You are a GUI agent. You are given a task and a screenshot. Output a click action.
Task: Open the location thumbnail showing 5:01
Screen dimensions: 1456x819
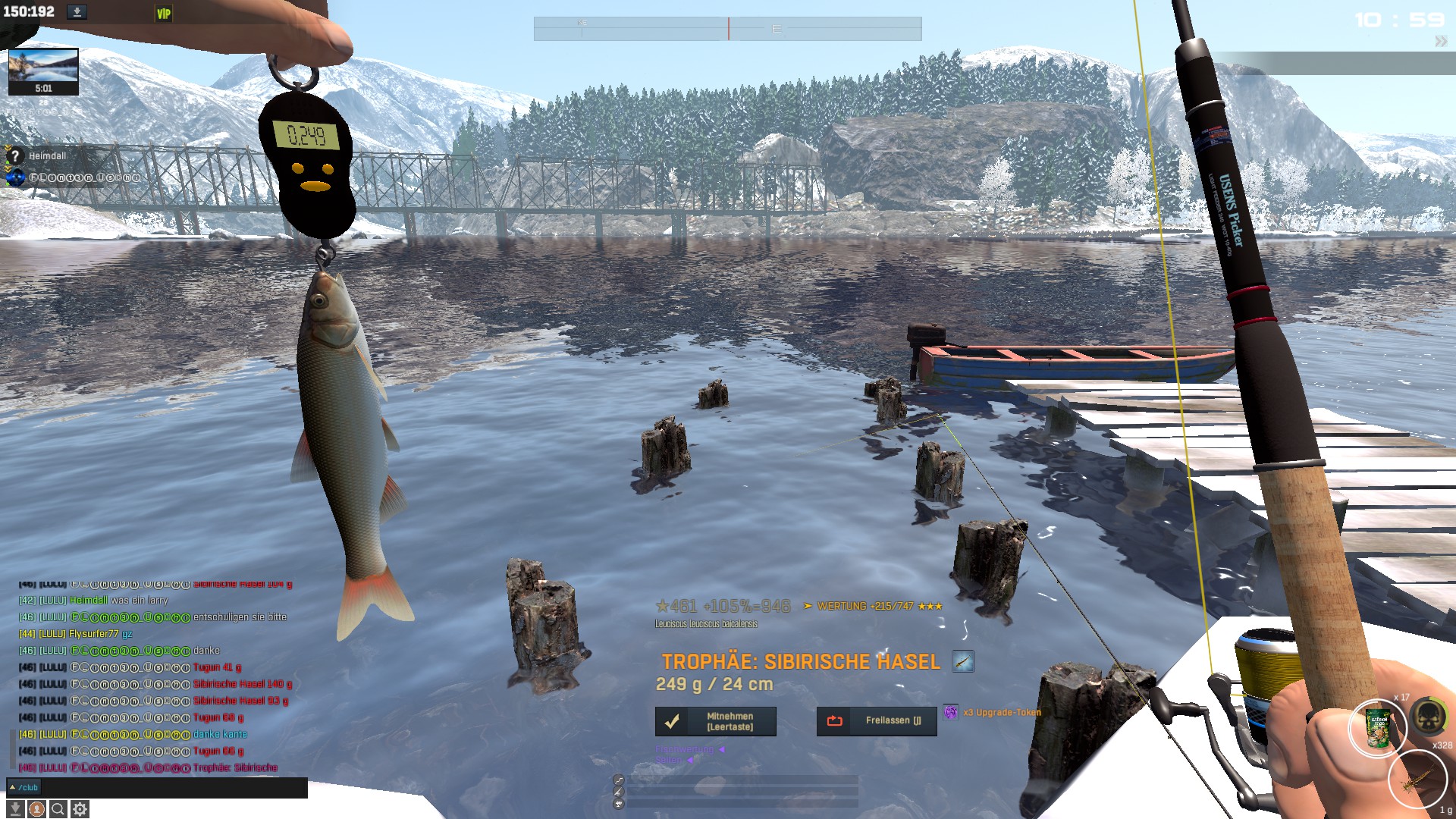(x=43, y=71)
